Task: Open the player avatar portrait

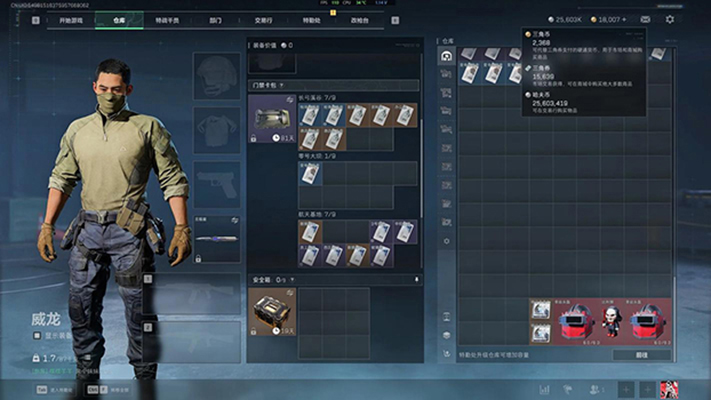Action: coord(669,388)
